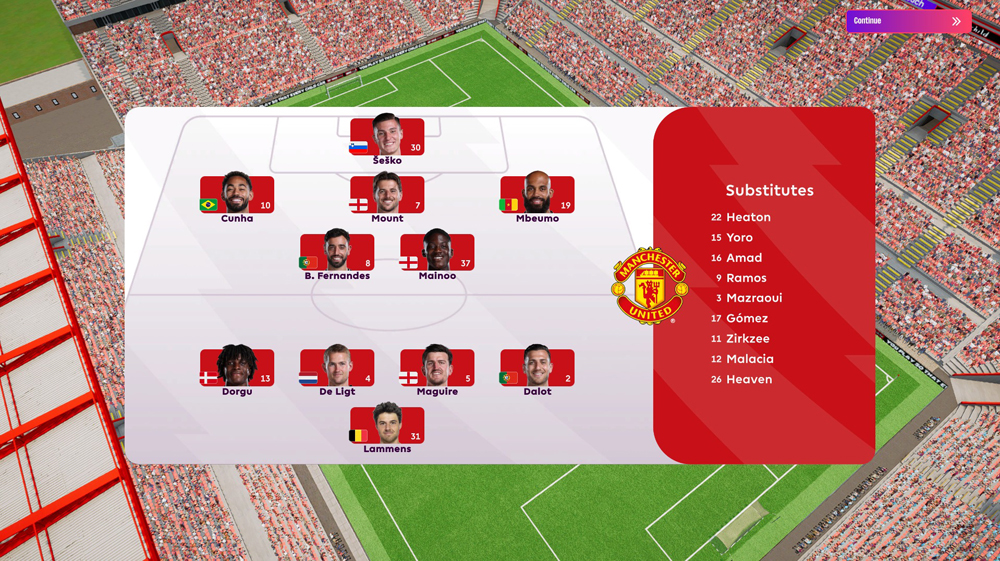
Task: Choose substitute Yoro from the list
Action: click(x=739, y=238)
